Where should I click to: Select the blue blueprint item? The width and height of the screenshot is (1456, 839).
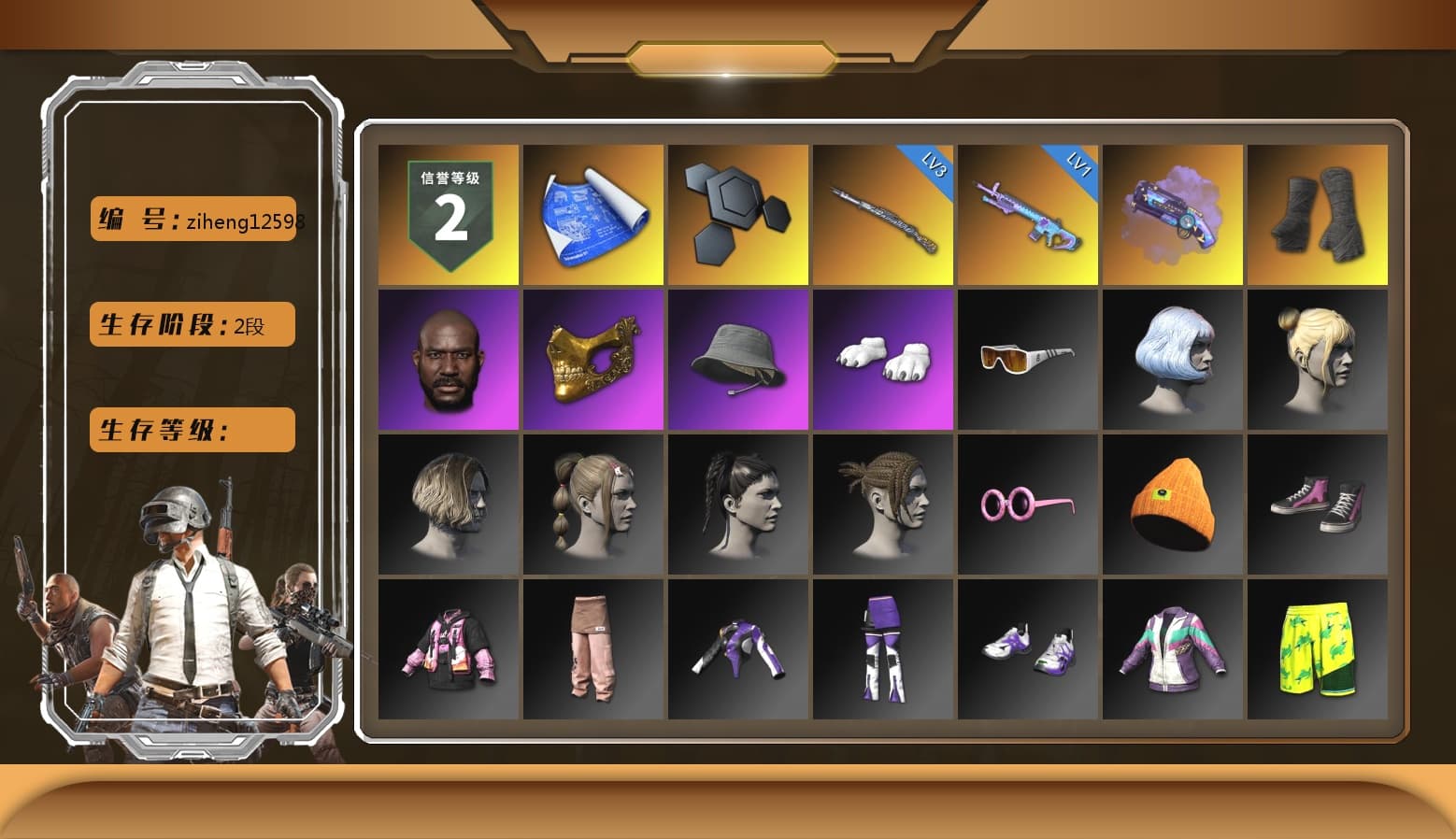coord(592,213)
